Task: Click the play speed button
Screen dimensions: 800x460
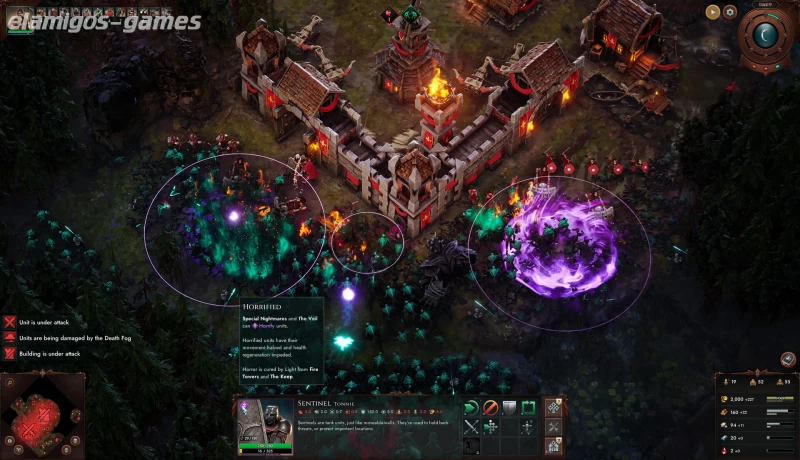Action: pos(712,13)
